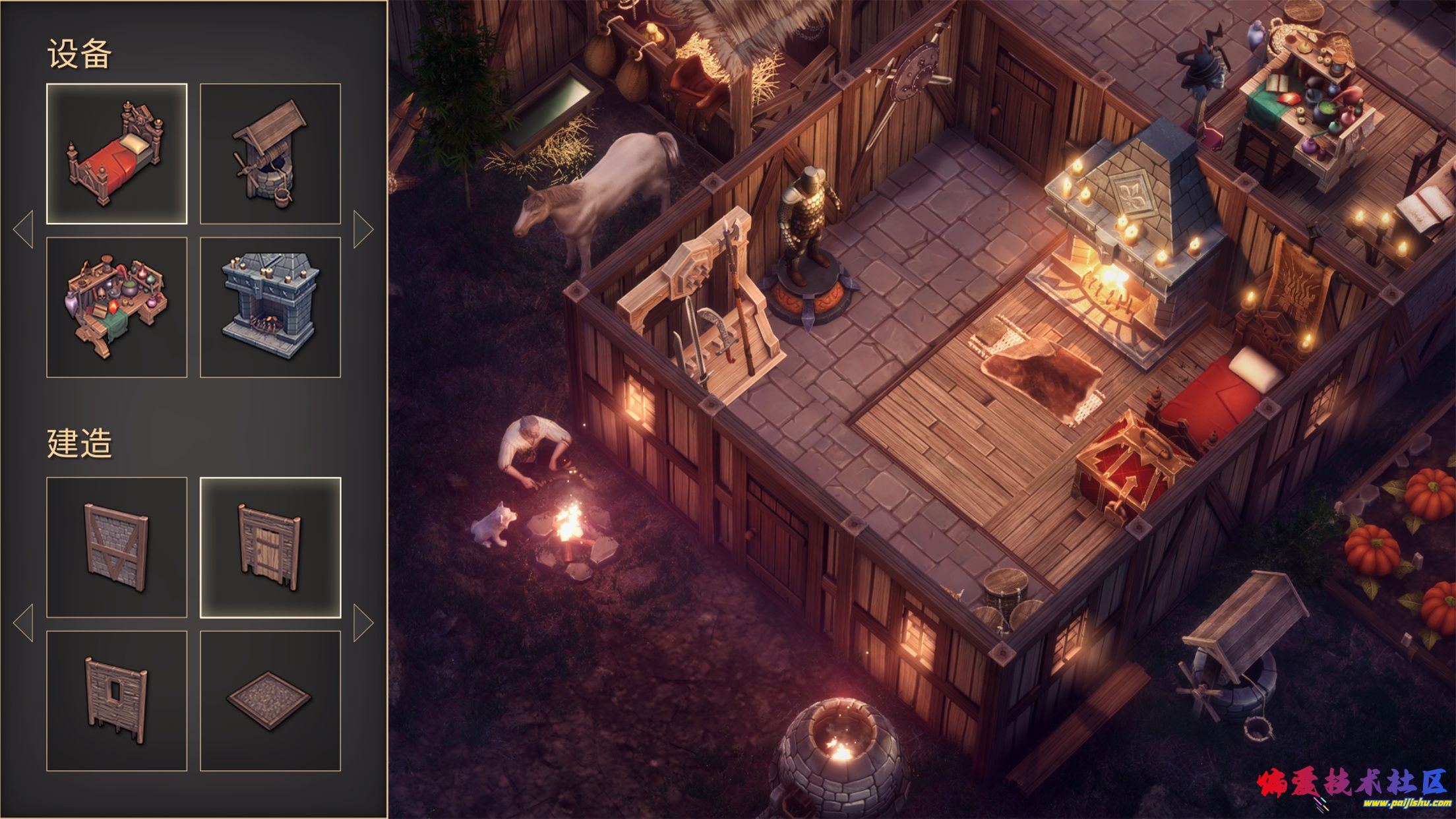Go to previous building page arrow

tap(24, 622)
